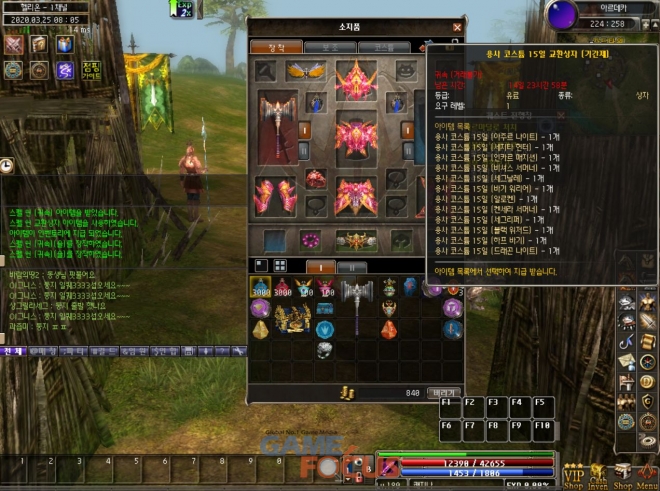The height and width of the screenshot is (491, 660).
Task: Select the equipped pink chest armor slot
Action: (x=355, y=135)
